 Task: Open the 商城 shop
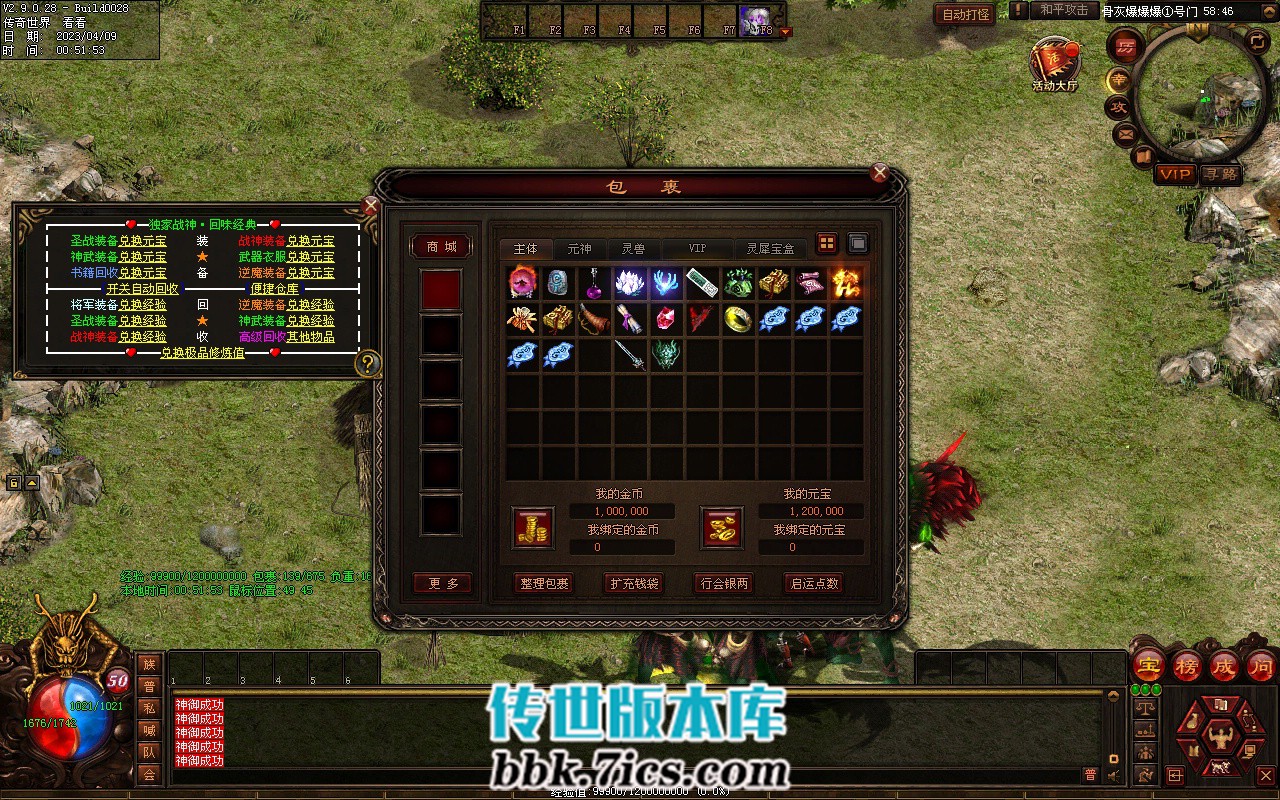tap(441, 247)
